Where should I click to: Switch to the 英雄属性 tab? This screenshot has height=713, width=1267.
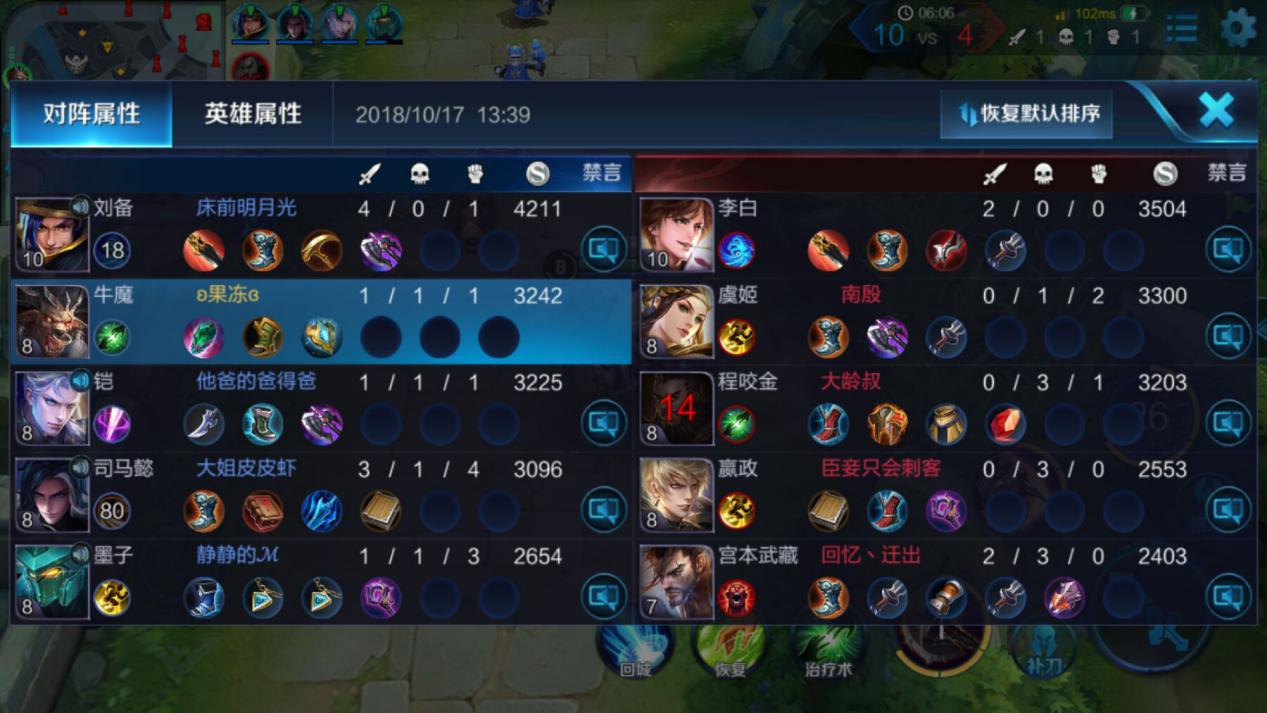[252, 114]
